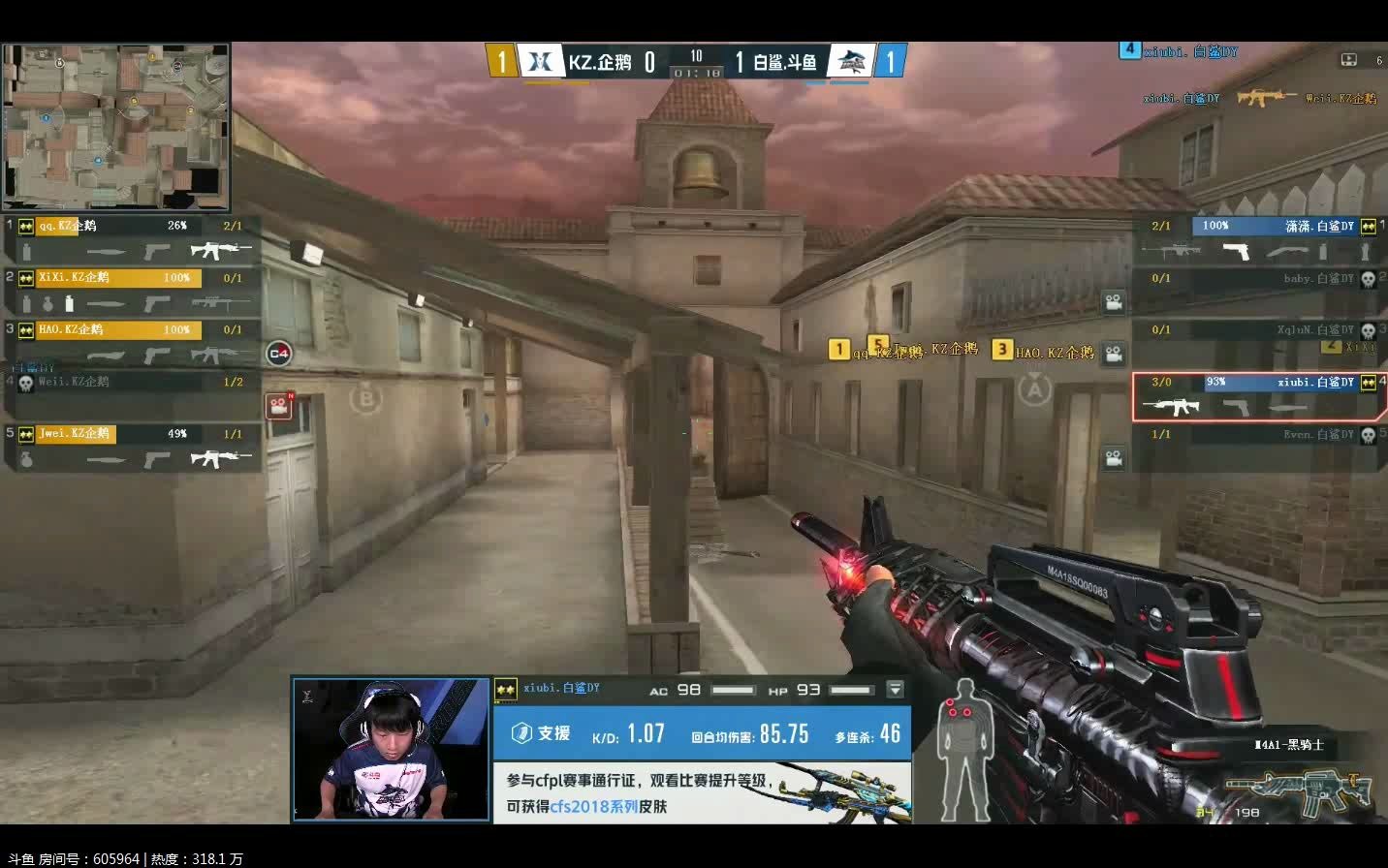Open the cfs2018 skin promotion banner

click(x=702, y=792)
